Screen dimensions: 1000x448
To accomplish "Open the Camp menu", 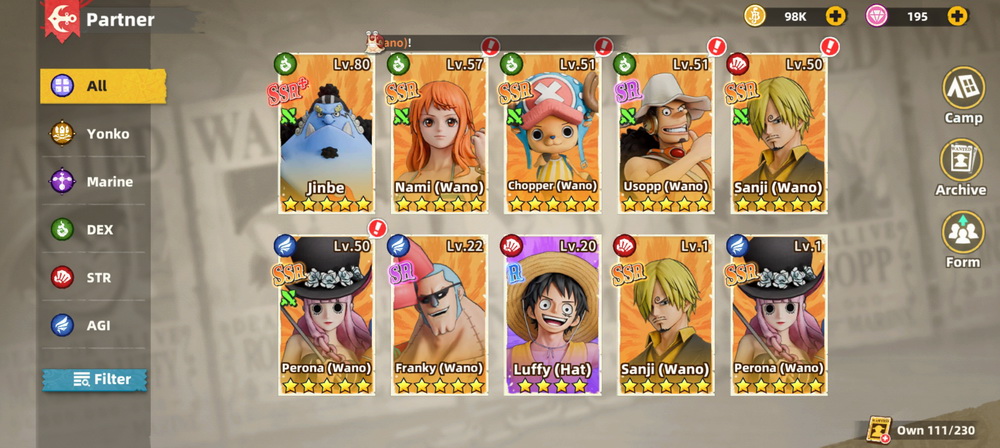I will coord(963,94).
